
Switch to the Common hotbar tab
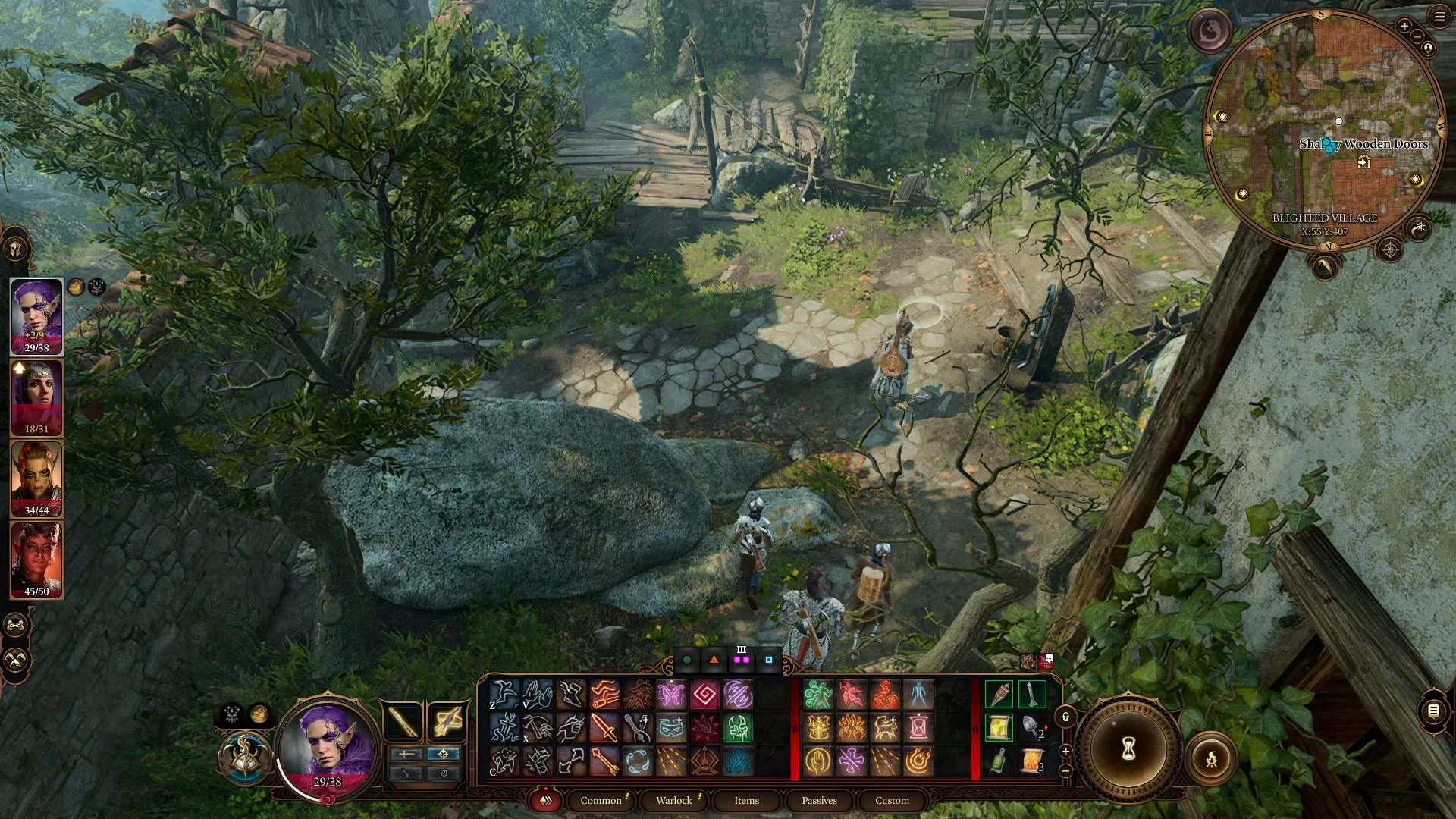601,800
